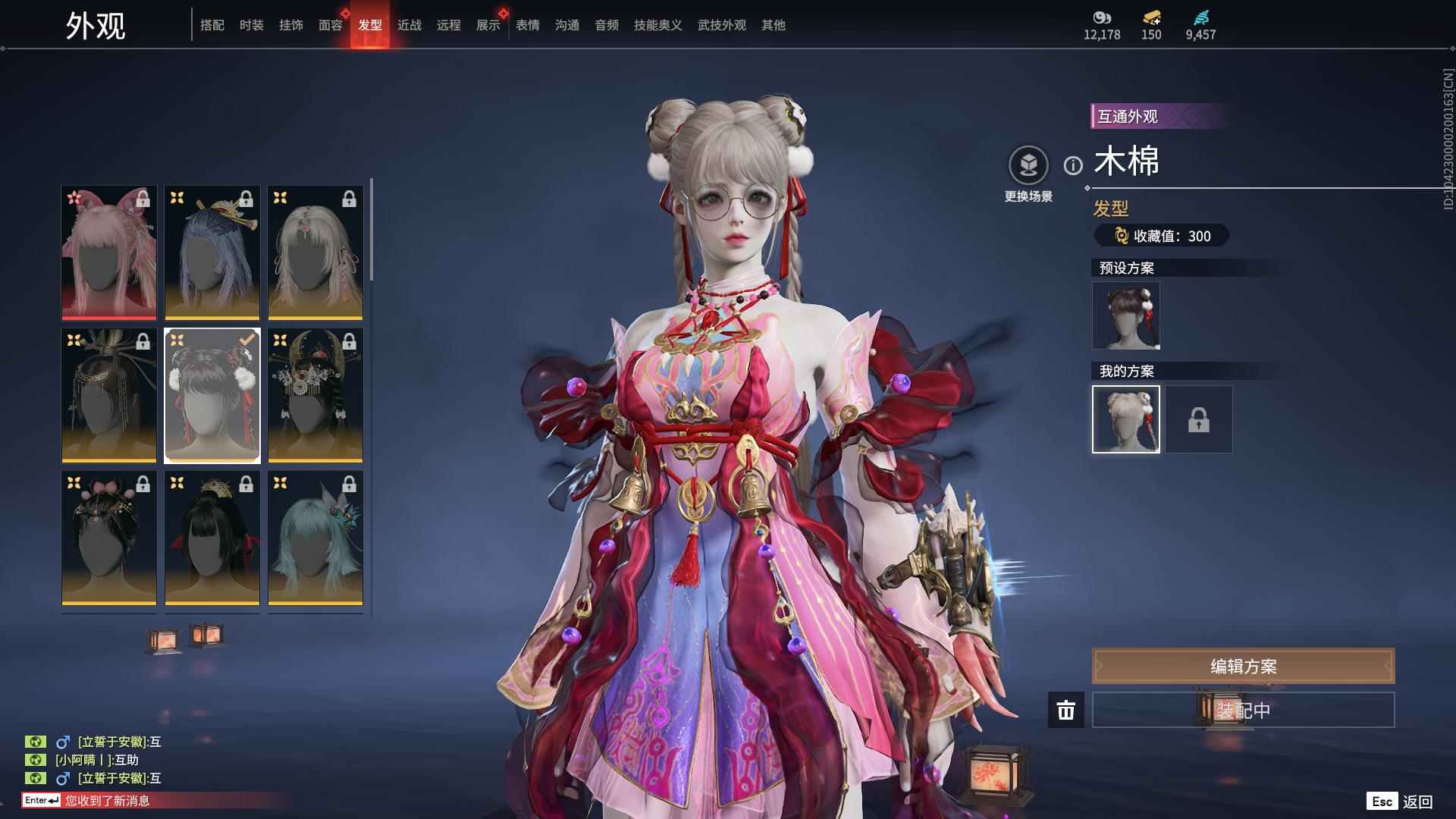Open the 近战 melee tab
This screenshot has height=819, width=1456.
pyautogui.click(x=409, y=26)
